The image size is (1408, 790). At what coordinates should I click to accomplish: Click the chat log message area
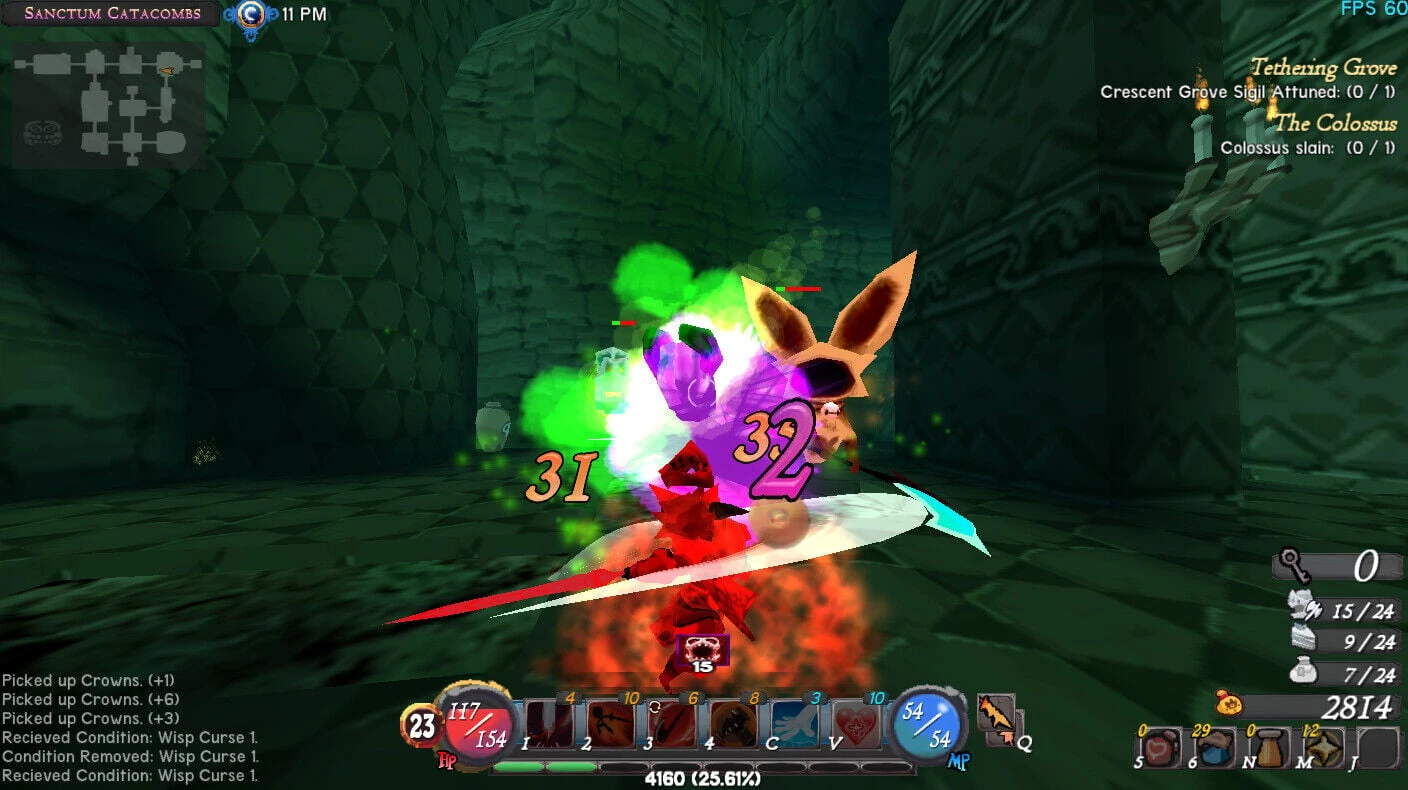[130, 728]
